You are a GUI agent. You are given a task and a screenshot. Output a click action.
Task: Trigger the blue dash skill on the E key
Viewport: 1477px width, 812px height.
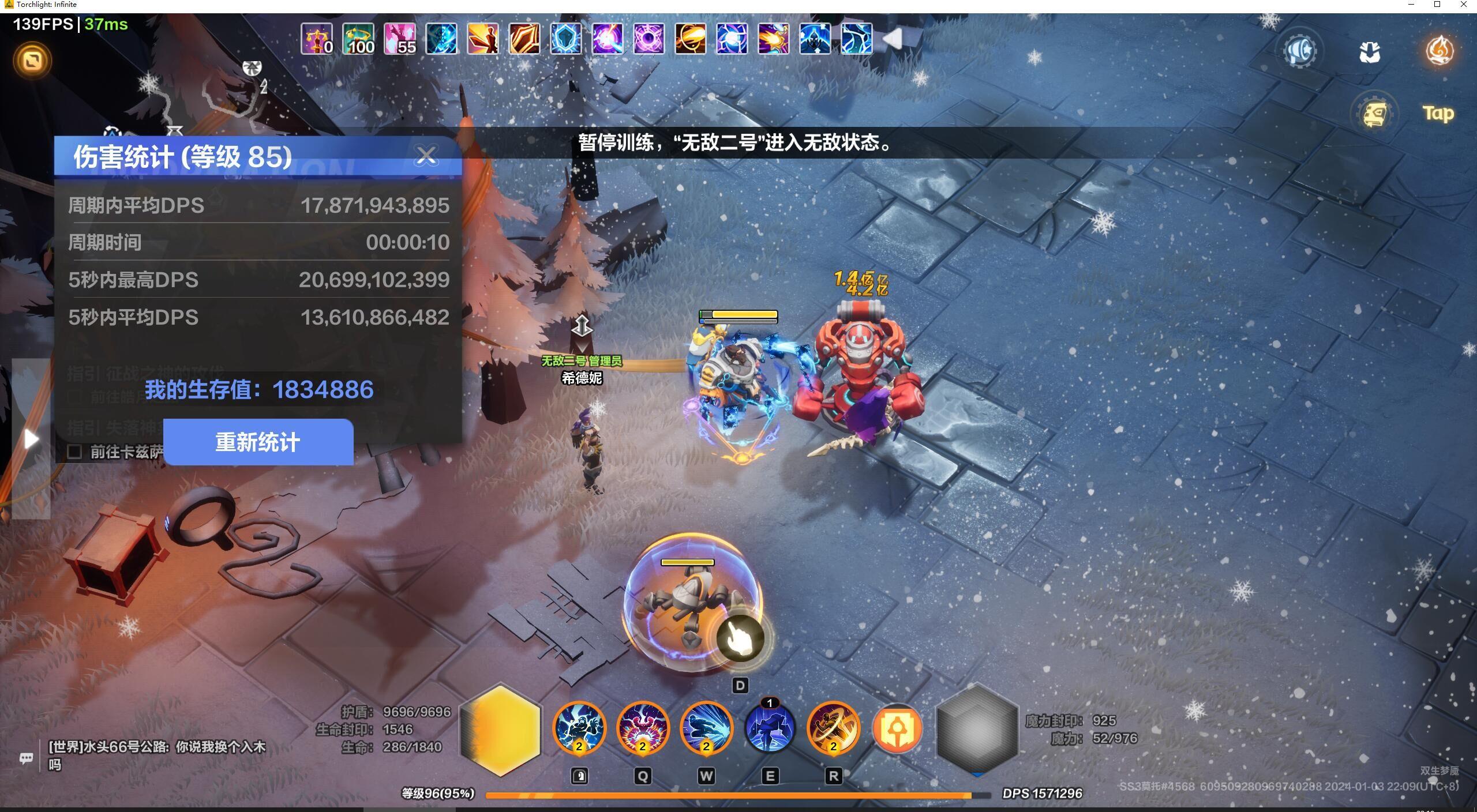(x=770, y=729)
